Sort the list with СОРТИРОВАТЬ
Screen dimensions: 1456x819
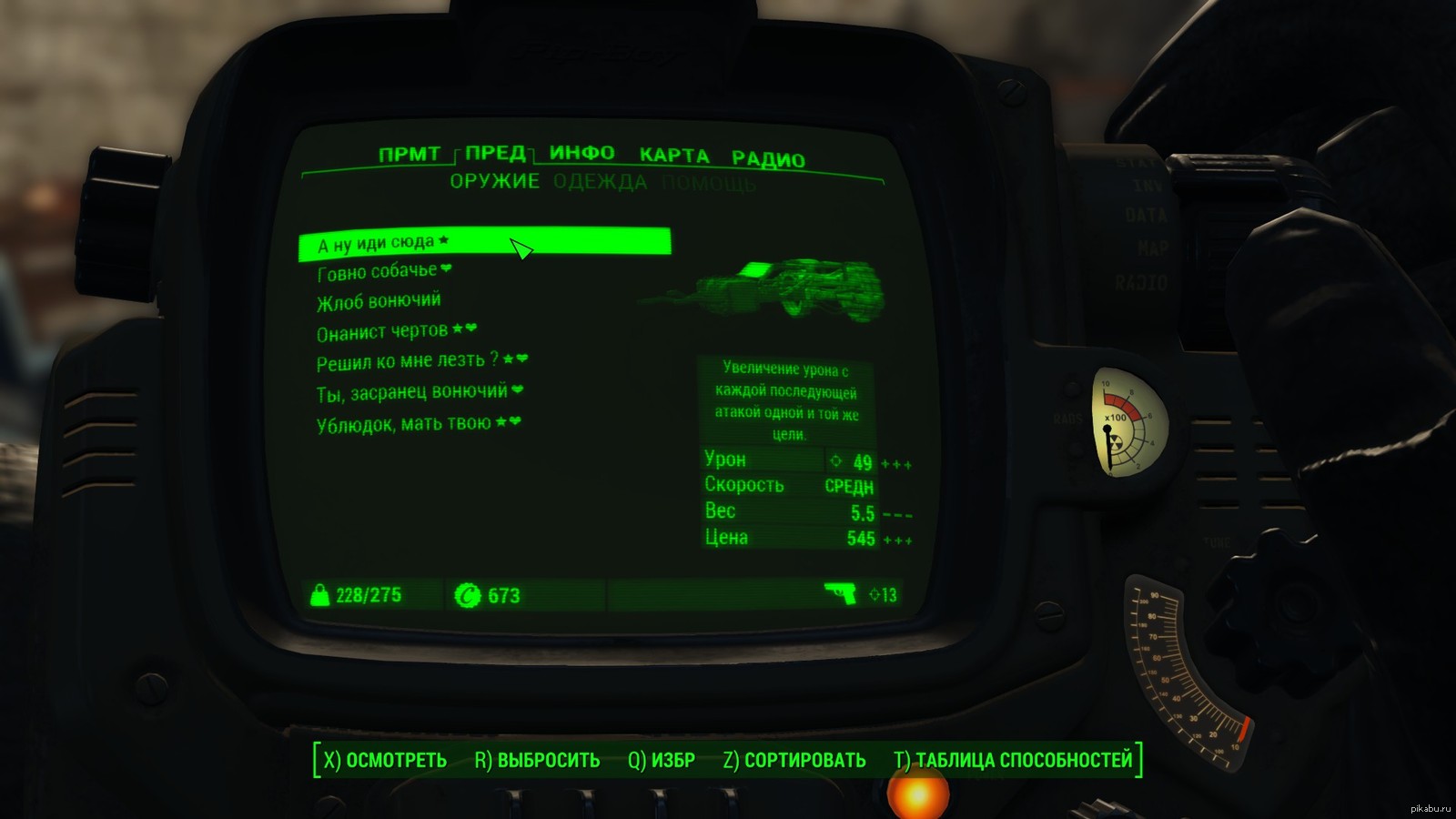click(794, 760)
